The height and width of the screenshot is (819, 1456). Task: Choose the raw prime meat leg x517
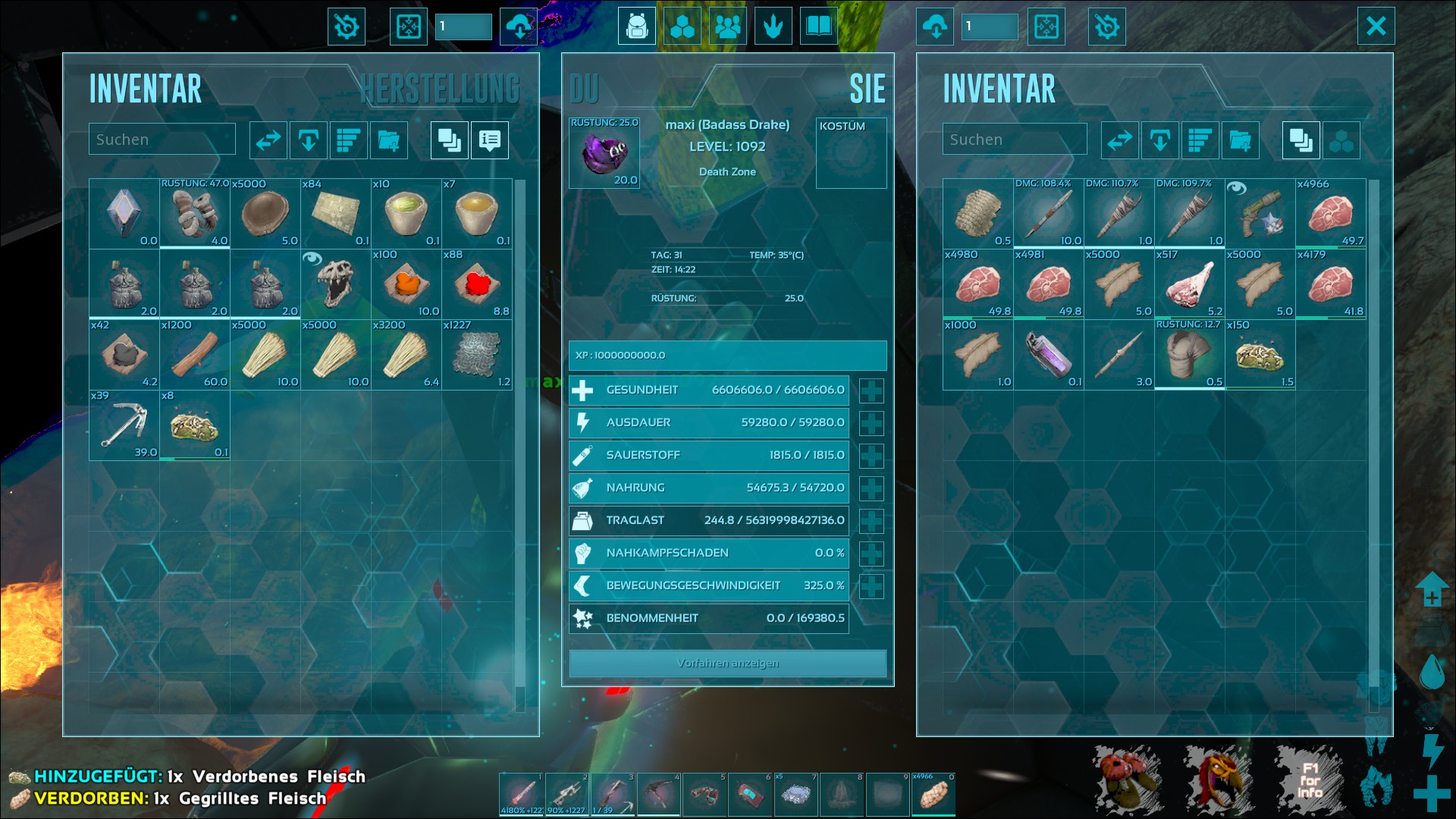coord(1189,284)
